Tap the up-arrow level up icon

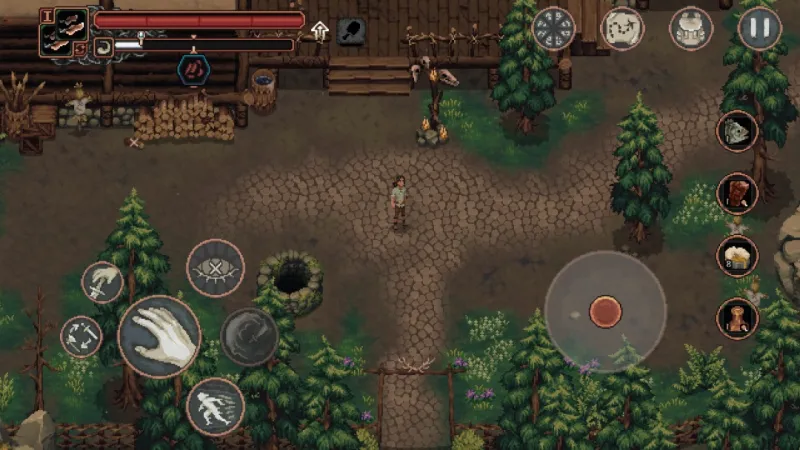pyautogui.click(x=320, y=30)
